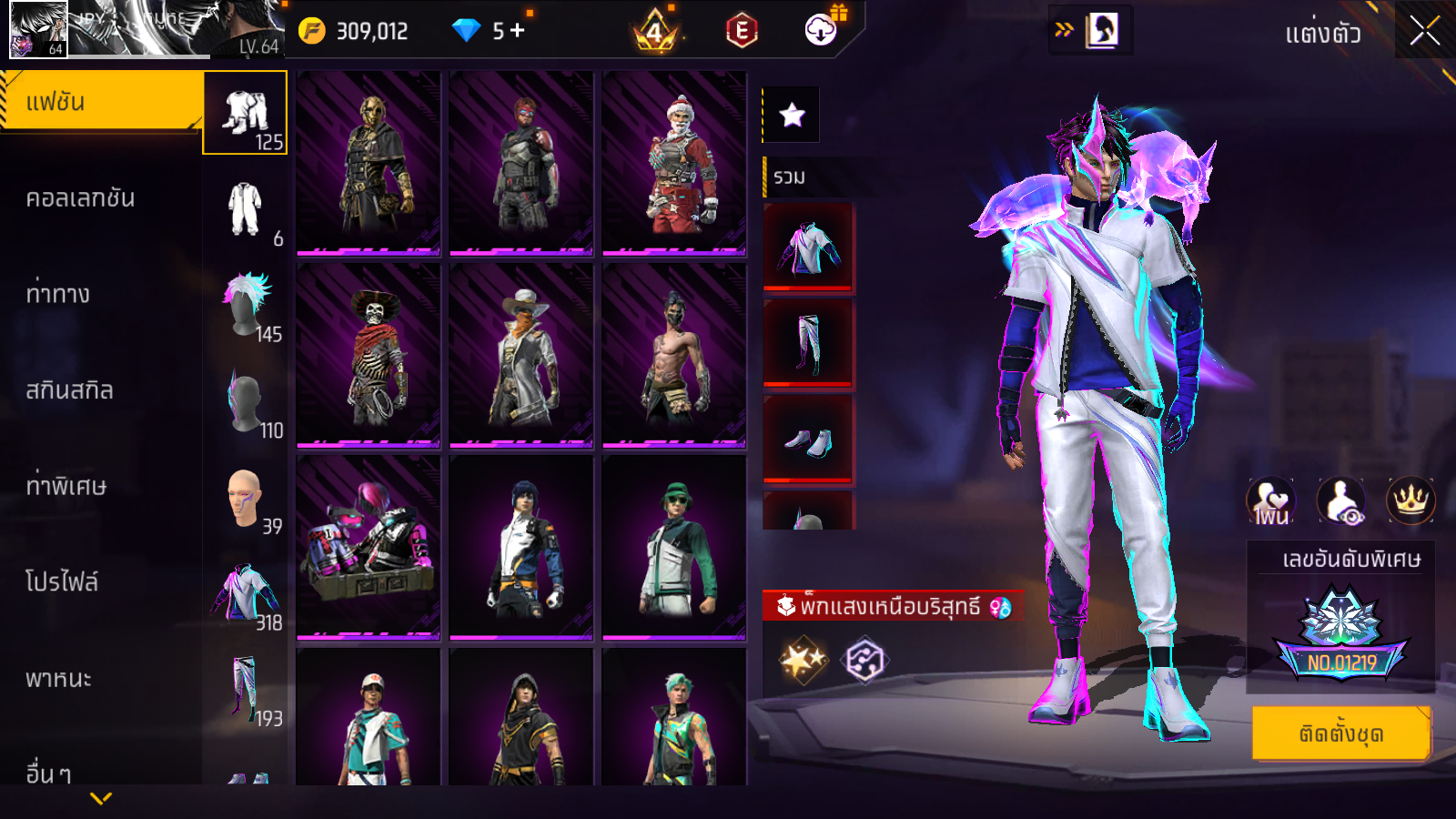This screenshot has width=1456, height=819.
Task: Open the สกินสกิล category
Action: pos(69,390)
